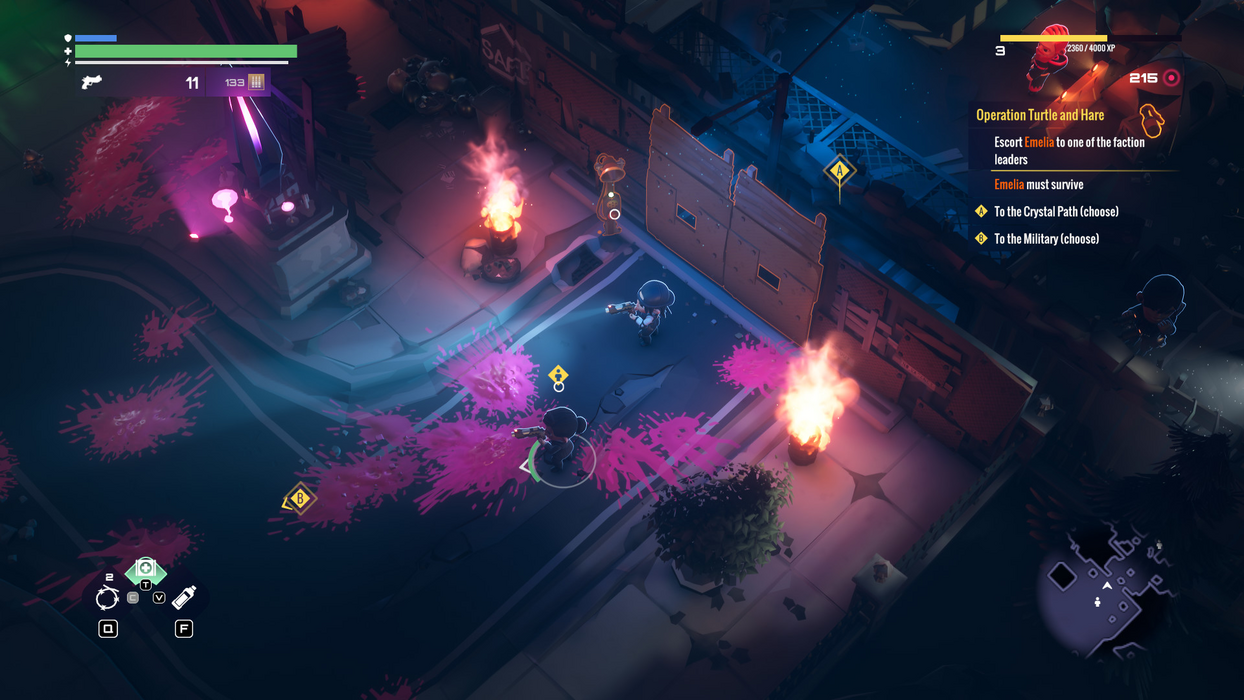Select the spray canister item icon
The image size is (1244, 700).
tap(184, 597)
